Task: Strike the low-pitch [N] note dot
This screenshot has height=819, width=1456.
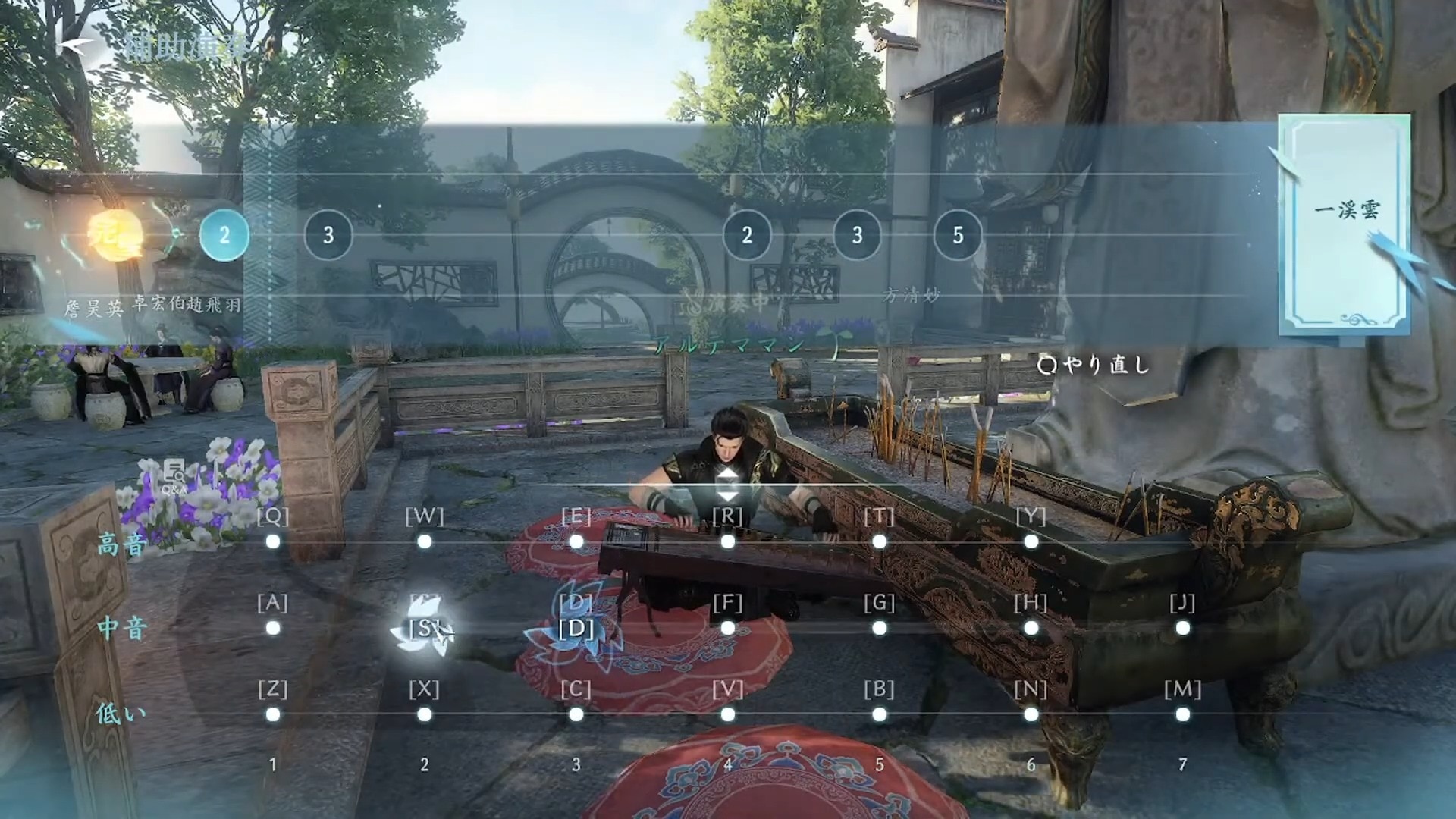Action: [x=1031, y=714]
